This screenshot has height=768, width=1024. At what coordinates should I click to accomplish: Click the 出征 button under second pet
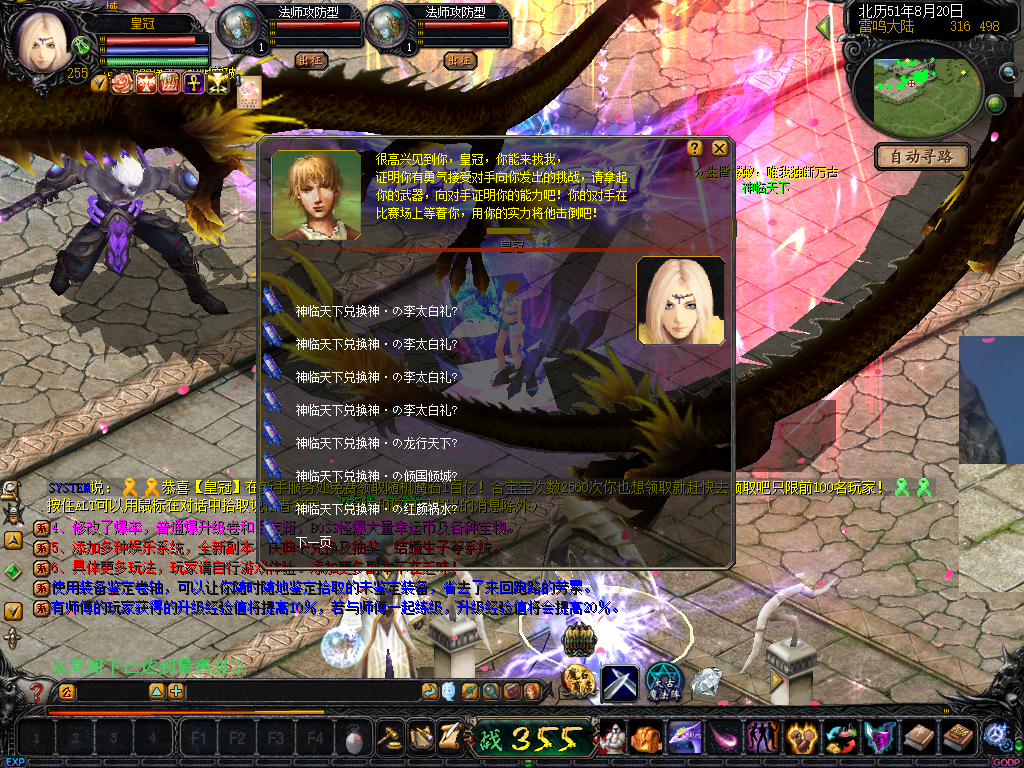(x=460, y=60)
